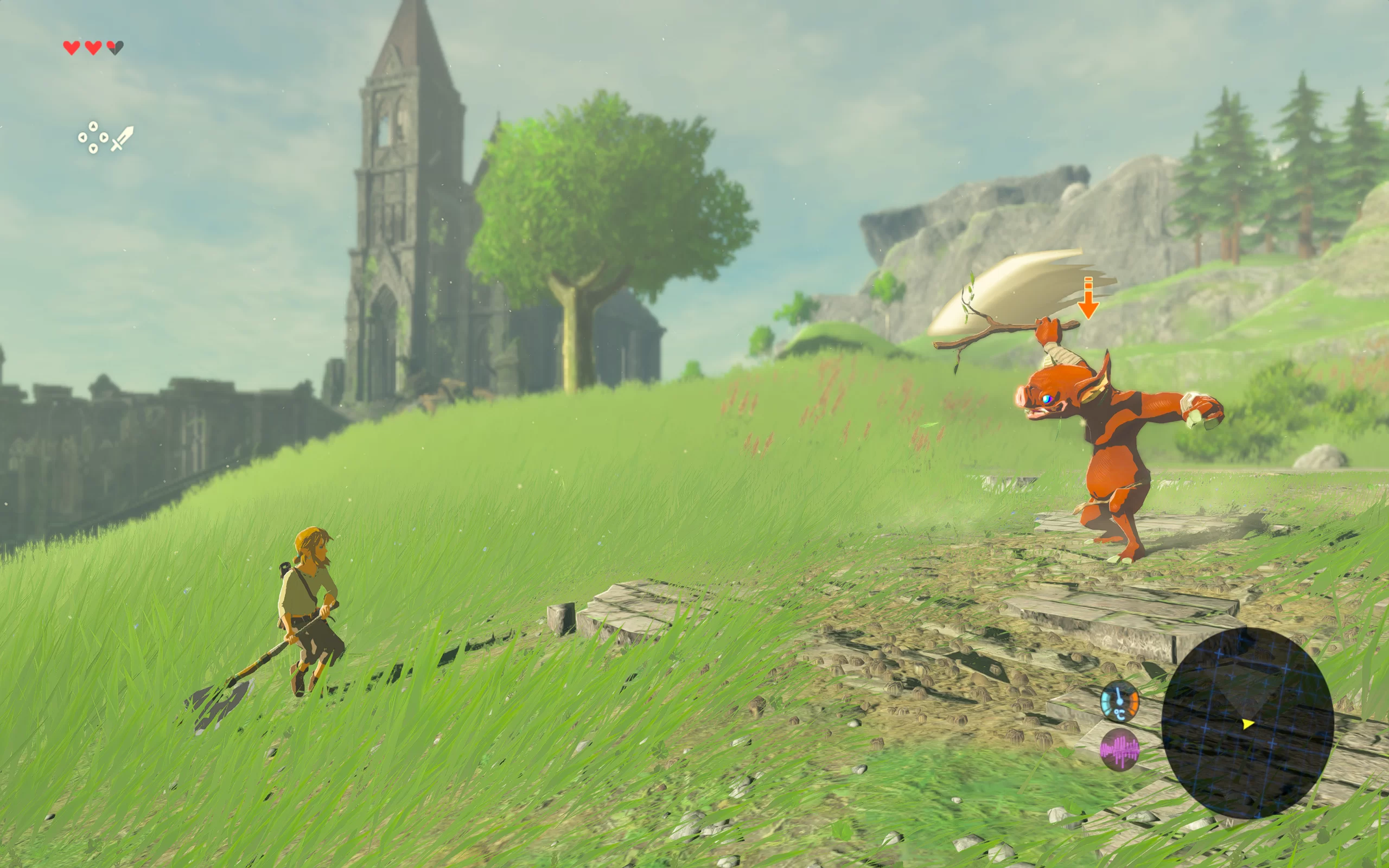Click the circular minimap
This screenshot has height=868, width=1389.
(x=1247, y=722)
